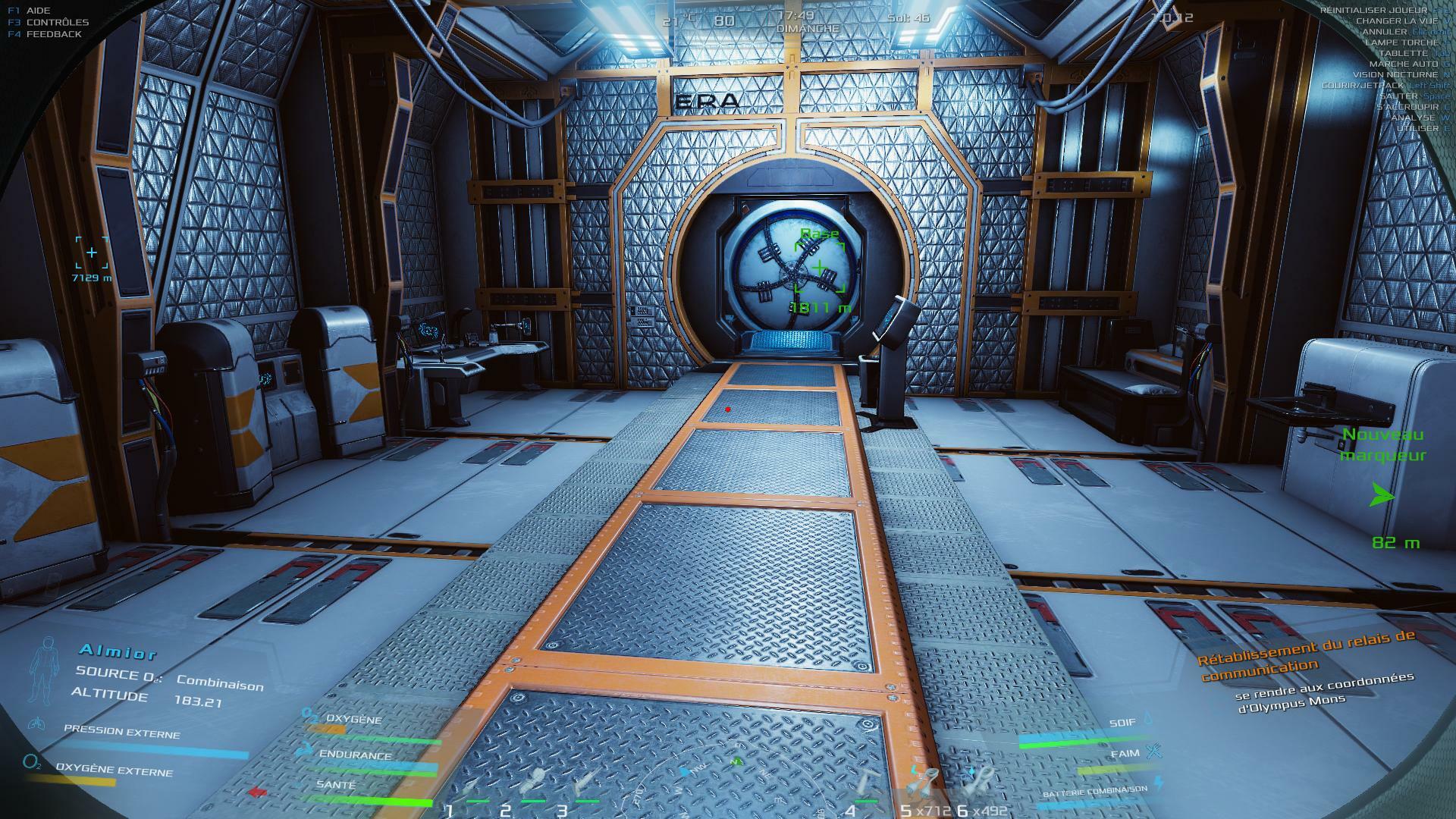This screenshot has height=819, width=1456.
Task: Click the compass dial at the bottom
Action: coord(728,781)
